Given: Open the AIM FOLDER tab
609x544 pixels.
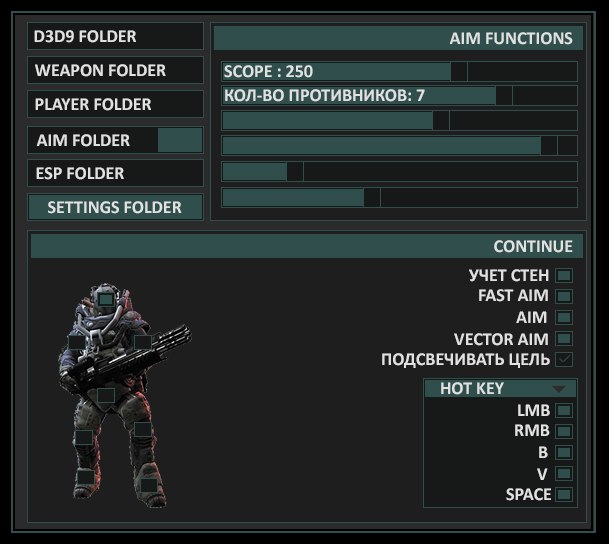Looking at the screenshot, I should coord(115,140).
